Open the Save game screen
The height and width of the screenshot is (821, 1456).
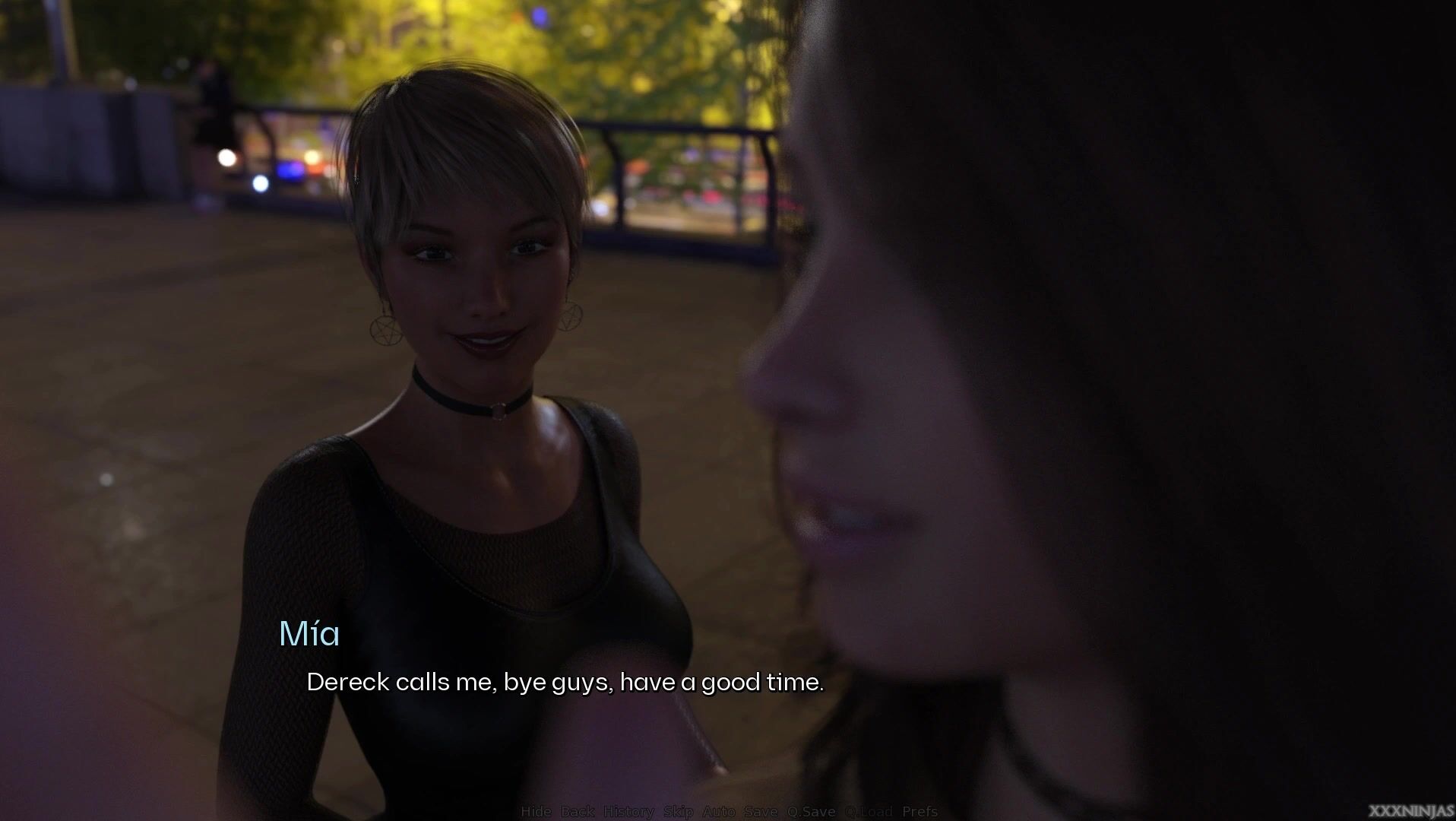pos(761,812)
